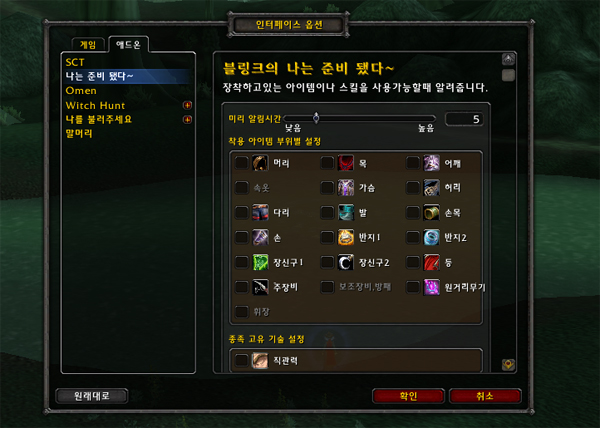Open the Omen addon settings
Viewport: 600px width, 428px height.
click(81, 90)
